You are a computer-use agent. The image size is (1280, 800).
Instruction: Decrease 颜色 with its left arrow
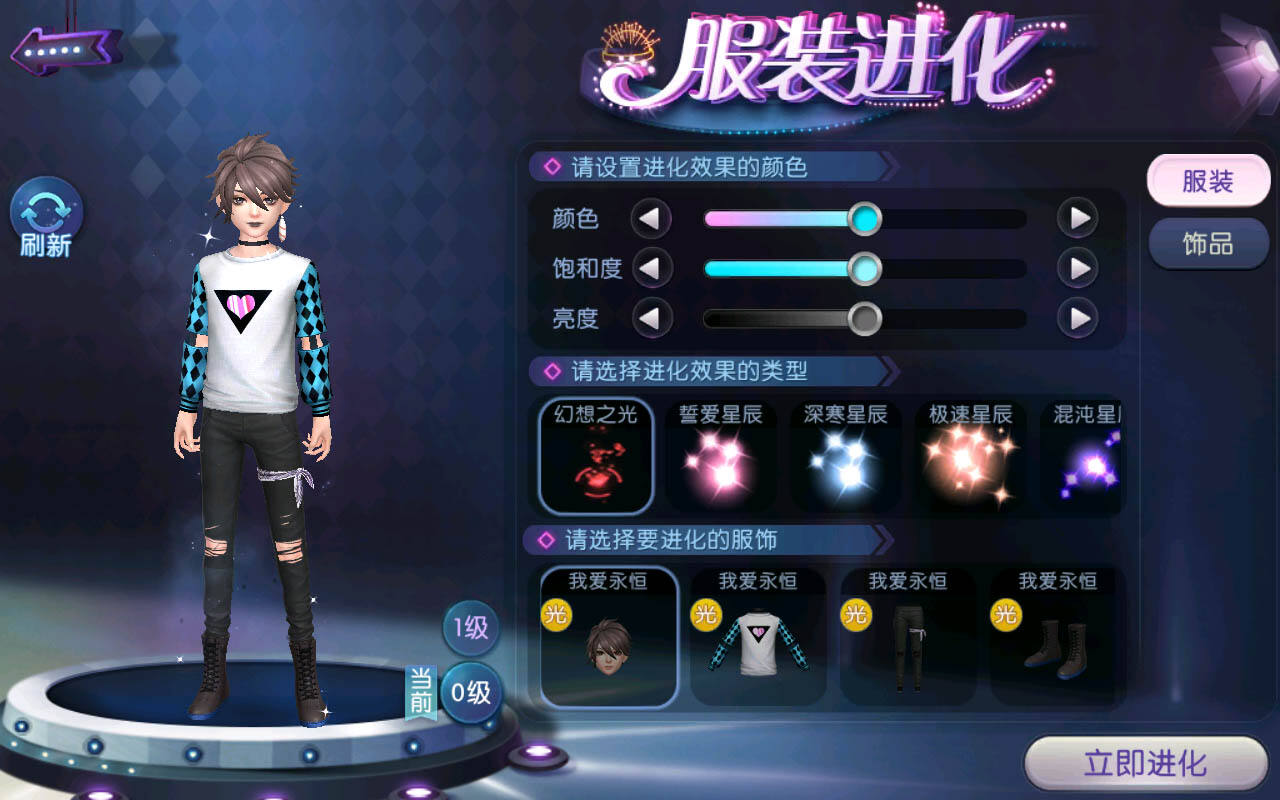pyautogui.click(x=651, y=218)
